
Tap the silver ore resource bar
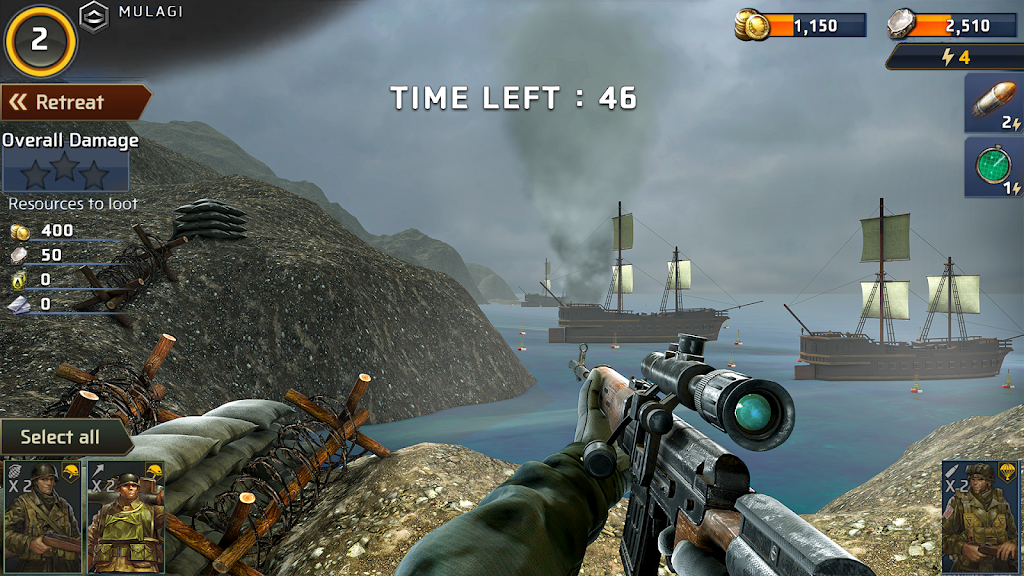pyautogui.click(x=952, y=25)
